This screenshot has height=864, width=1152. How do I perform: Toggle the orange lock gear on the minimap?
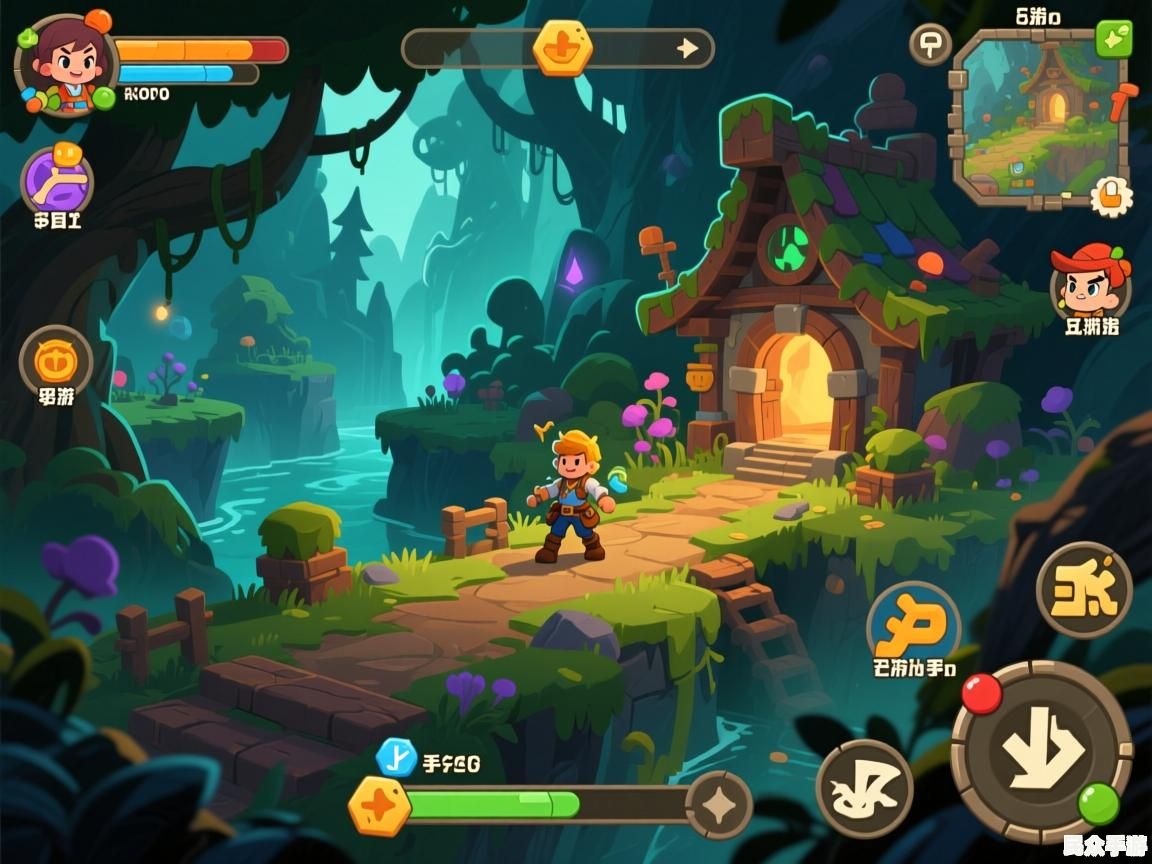pyautogui.click(x=1110, y=195)
